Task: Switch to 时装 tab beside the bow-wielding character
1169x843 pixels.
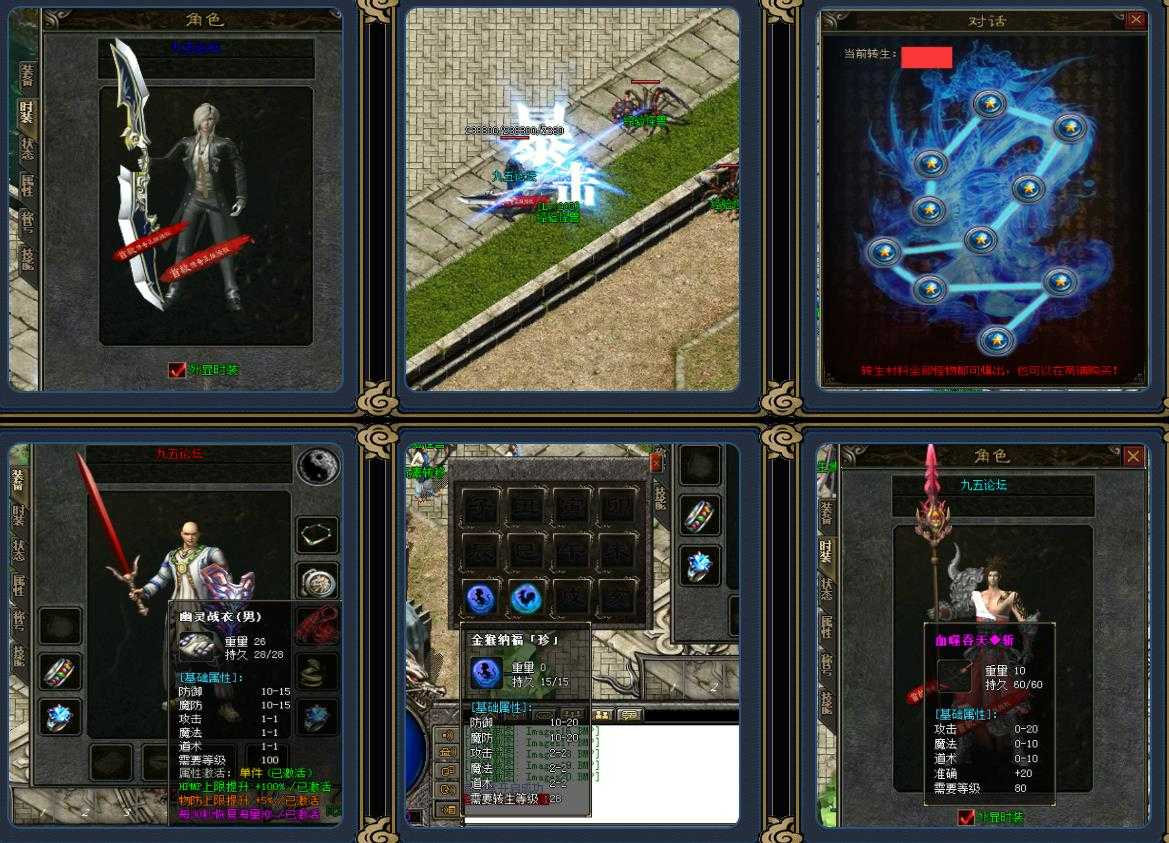Action: 27,110
